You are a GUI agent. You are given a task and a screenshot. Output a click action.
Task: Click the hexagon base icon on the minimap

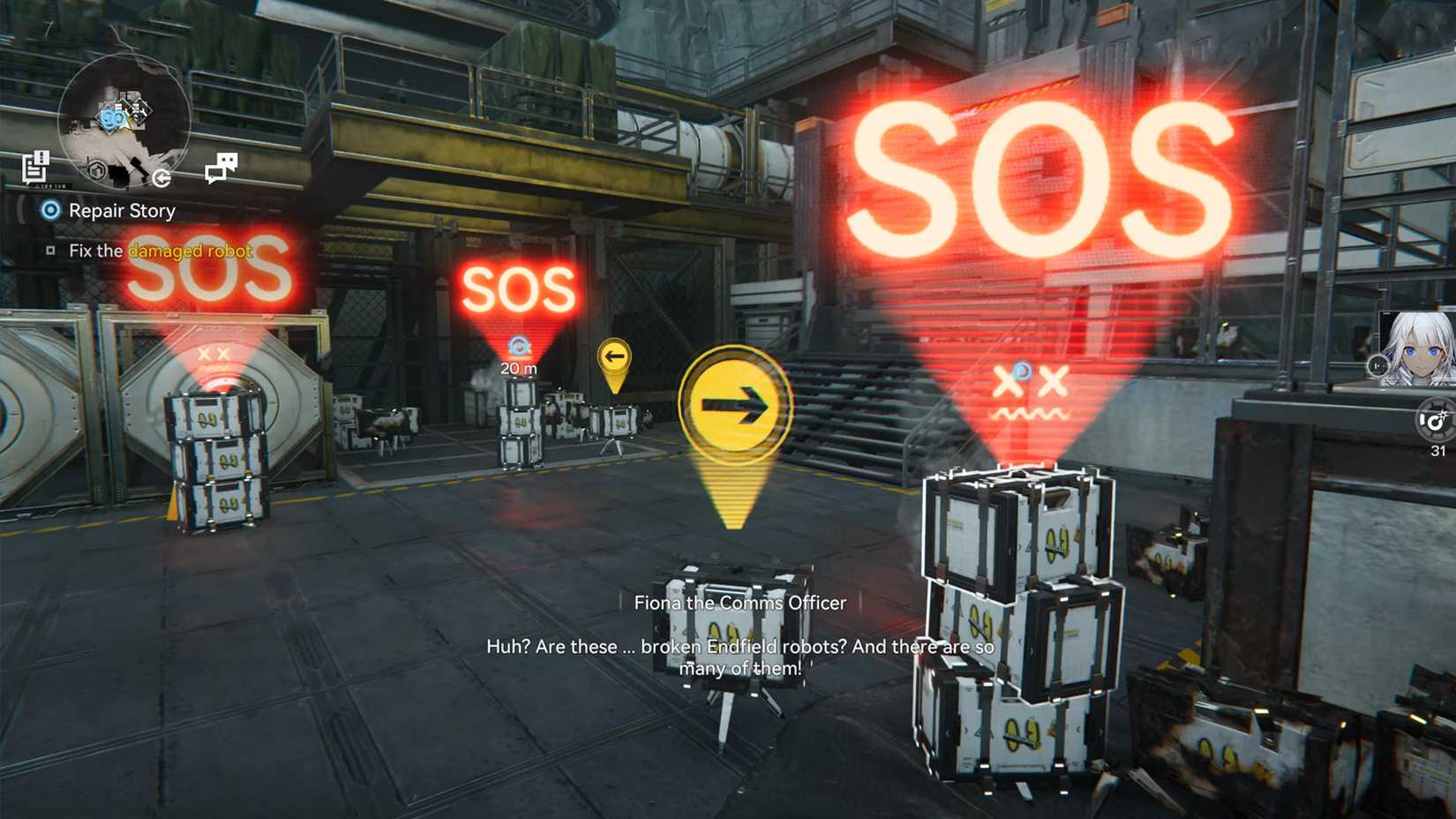(99, 170)
